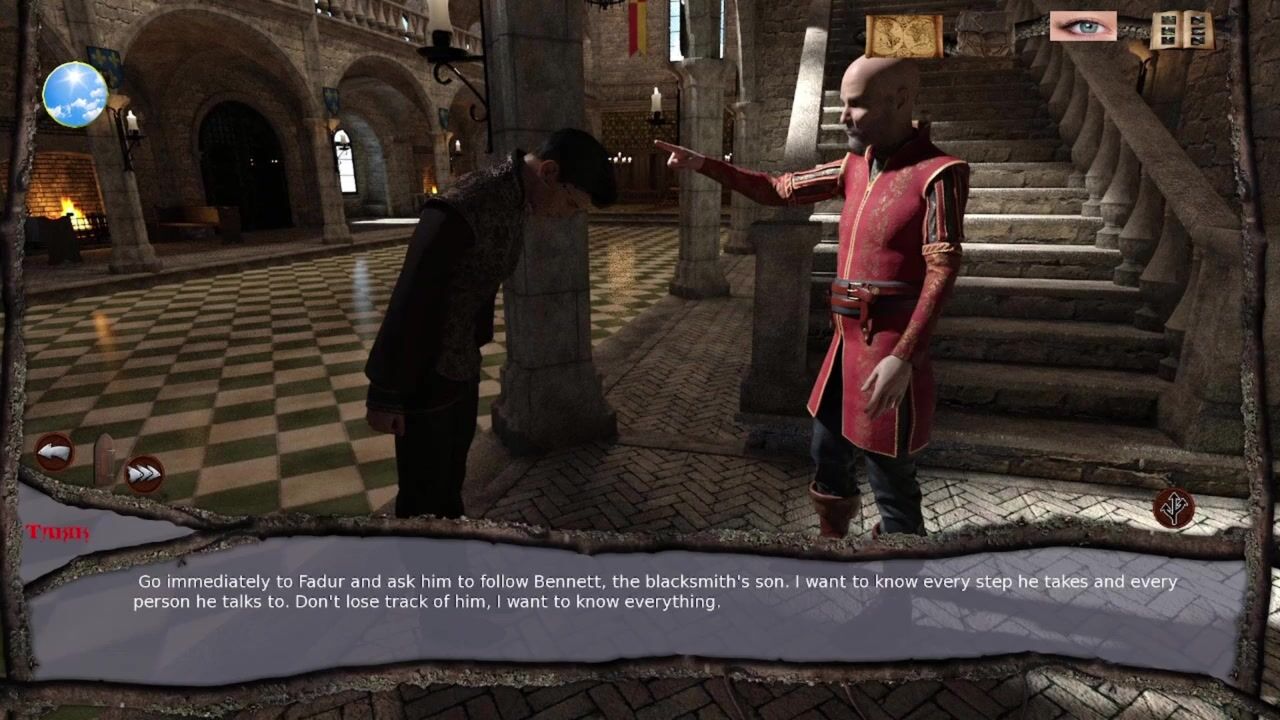Click the eye icon
This screenshot has width=1280, height=720.
click(1083, 26)
